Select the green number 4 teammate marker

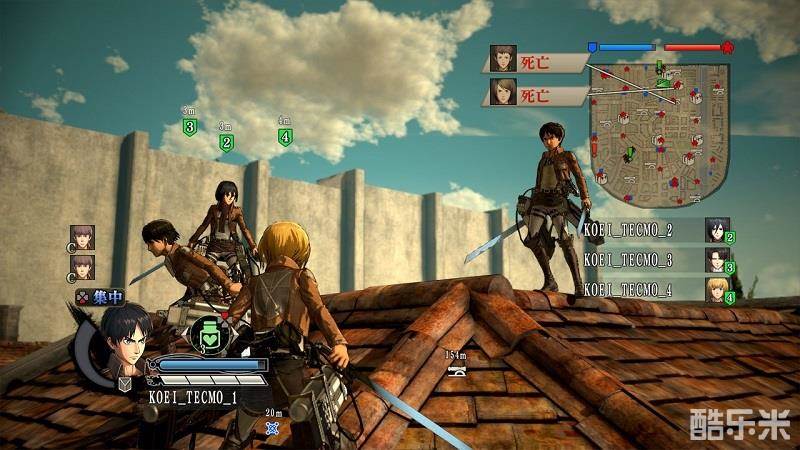(x=285, y=137)
